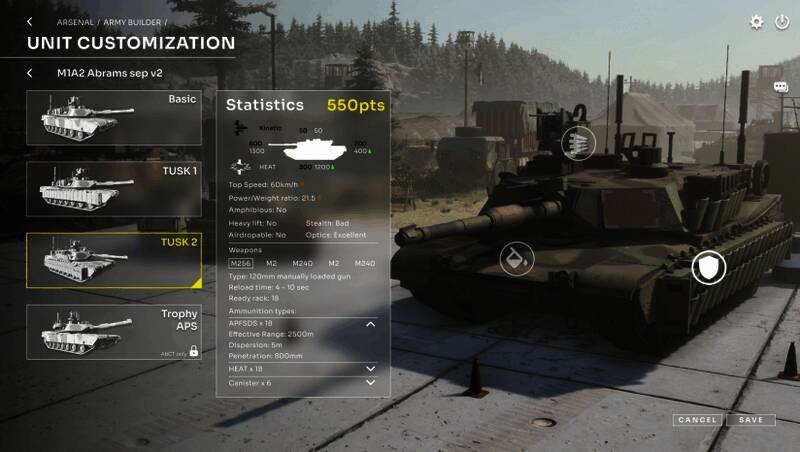Select the TUSK 2 variant tile
The height and width of the screenshot is (452, 800).
click(114, 260)
